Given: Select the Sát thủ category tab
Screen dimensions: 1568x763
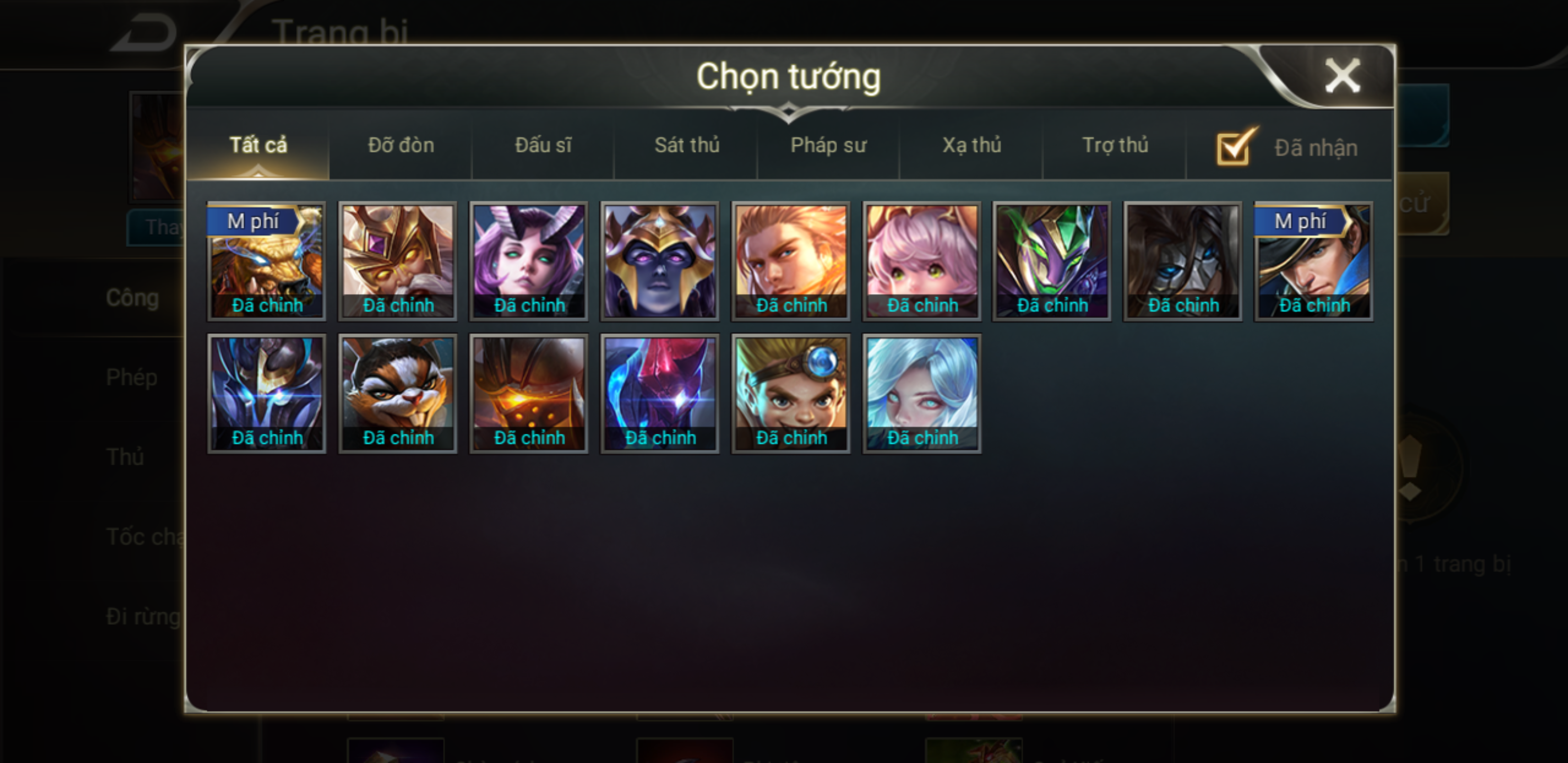Looking at the screenshot, I should pos(687,145).
